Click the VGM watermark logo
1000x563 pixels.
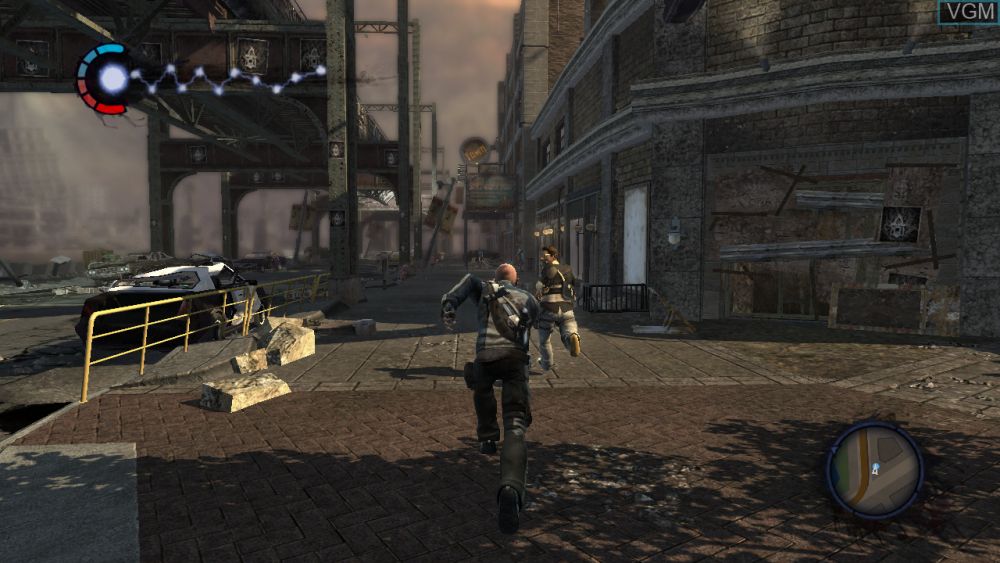click(967, 12)
